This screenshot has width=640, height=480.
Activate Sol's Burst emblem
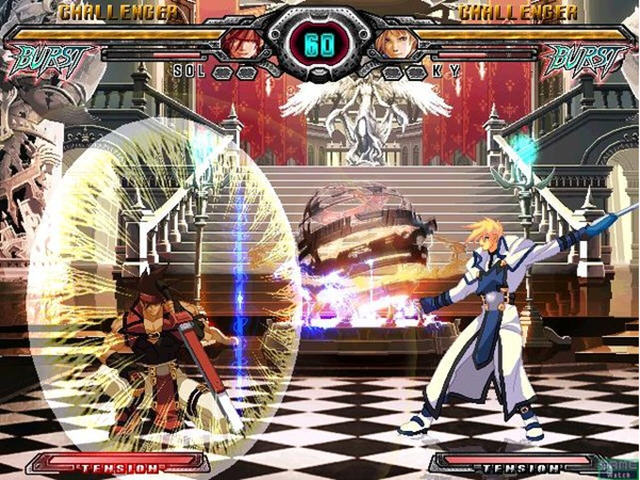point(50,60)
